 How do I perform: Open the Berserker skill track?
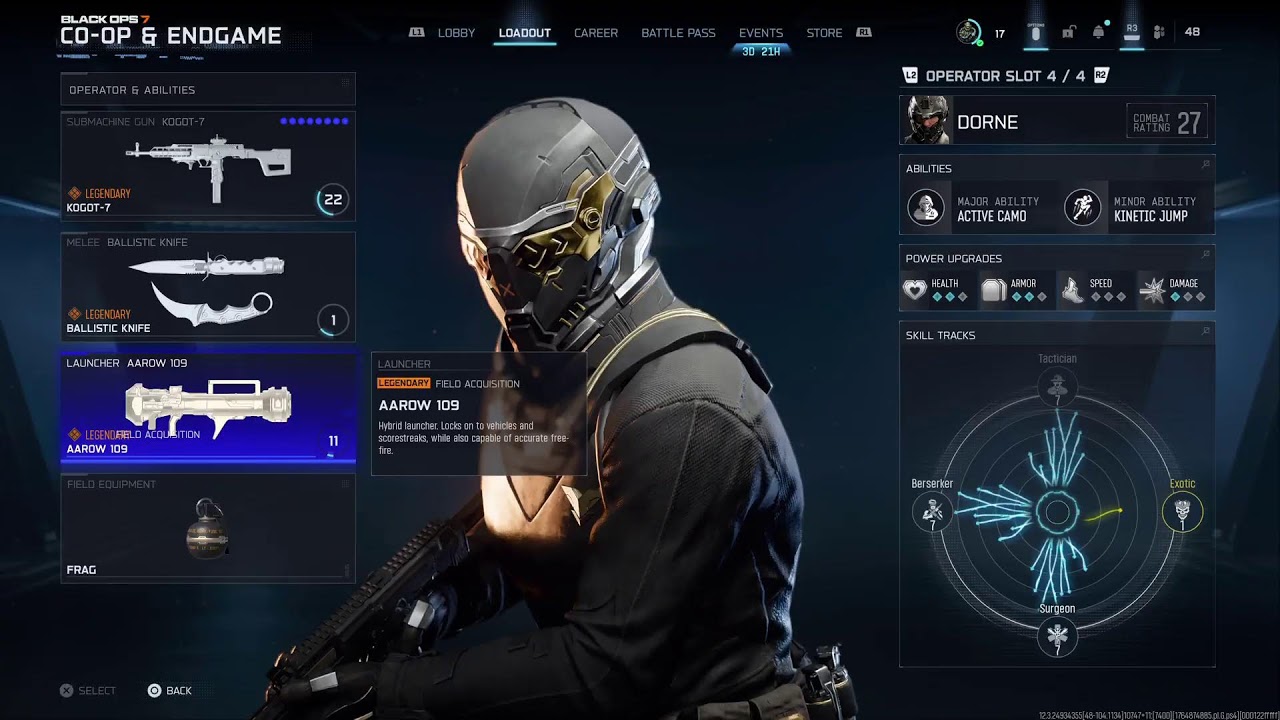pos(932,513)
